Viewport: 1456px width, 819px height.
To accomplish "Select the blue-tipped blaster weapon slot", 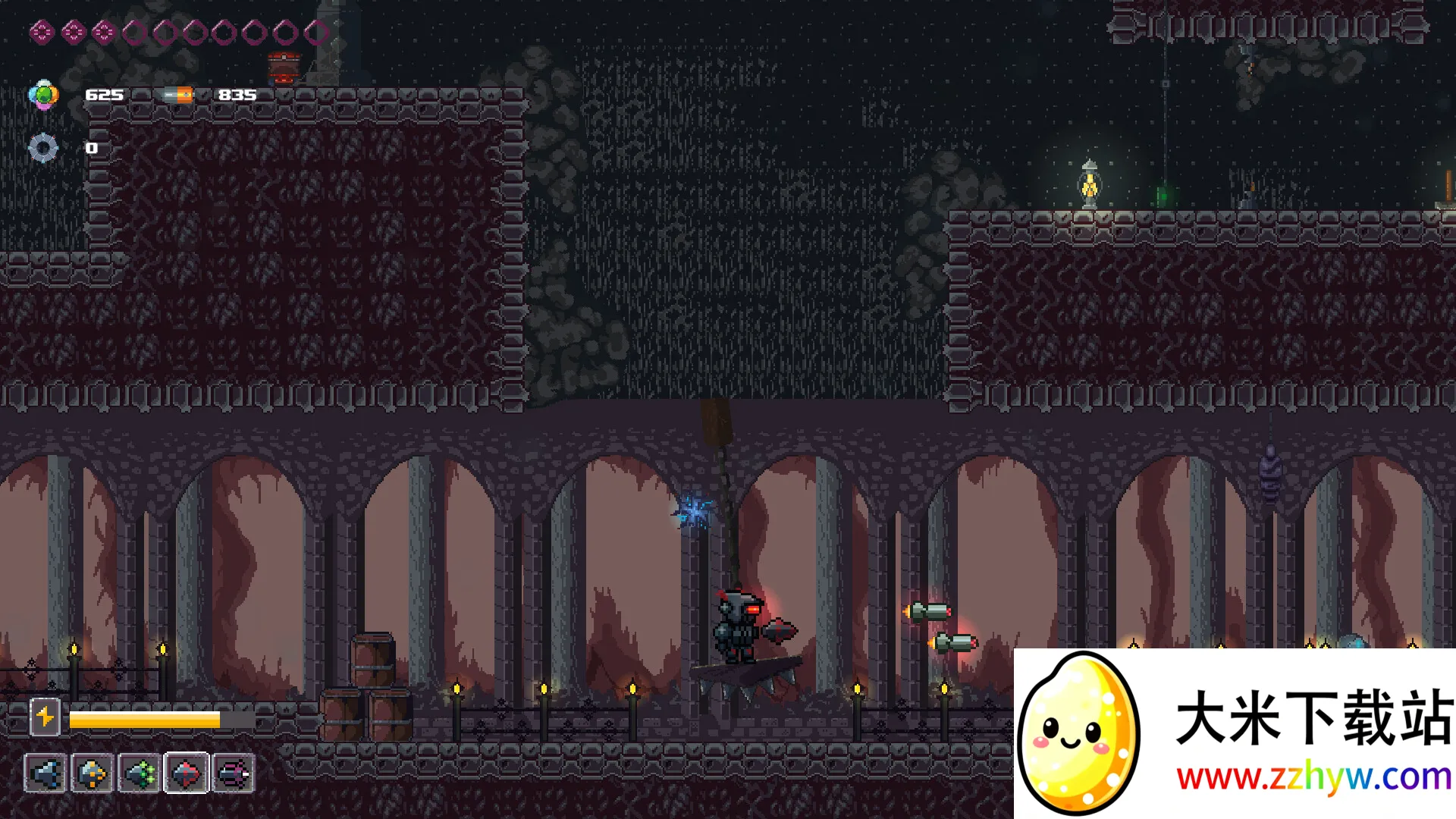I will tap(45, 773).
